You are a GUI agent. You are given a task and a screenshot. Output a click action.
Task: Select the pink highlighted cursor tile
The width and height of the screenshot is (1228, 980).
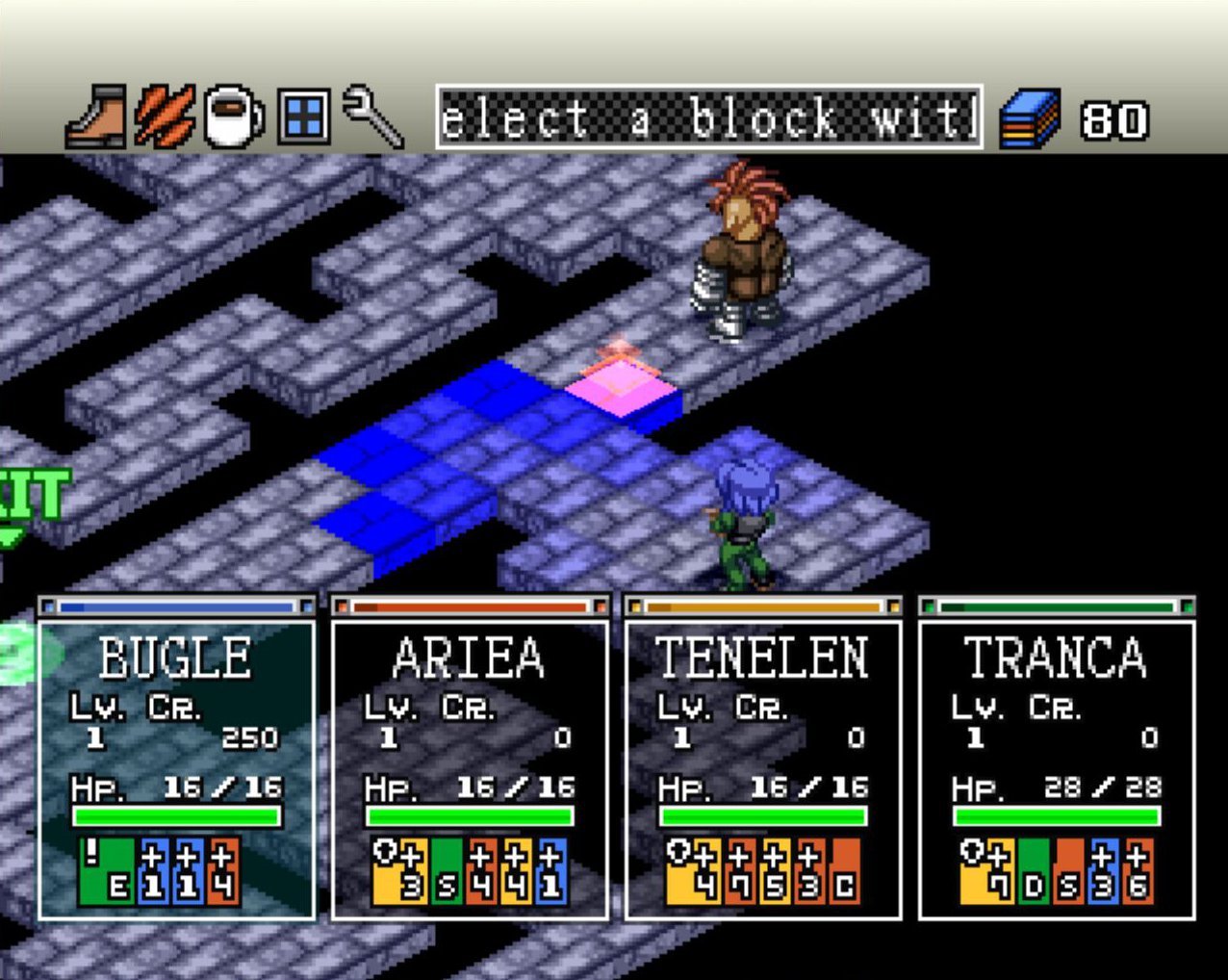(x=622, y=385)
